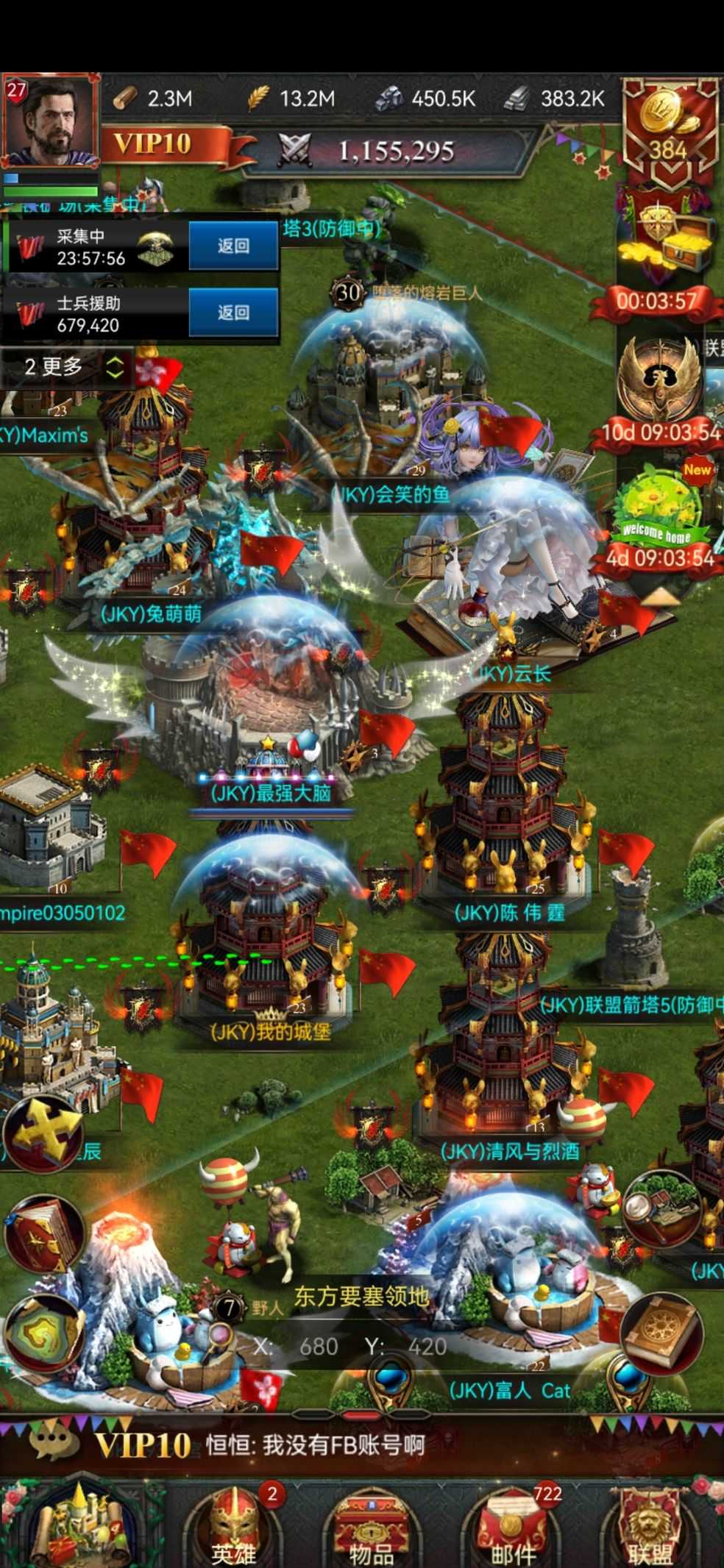Open the 英雄 heroes menu
This screenshot has width=724, height=1568.
[234, 1528]
